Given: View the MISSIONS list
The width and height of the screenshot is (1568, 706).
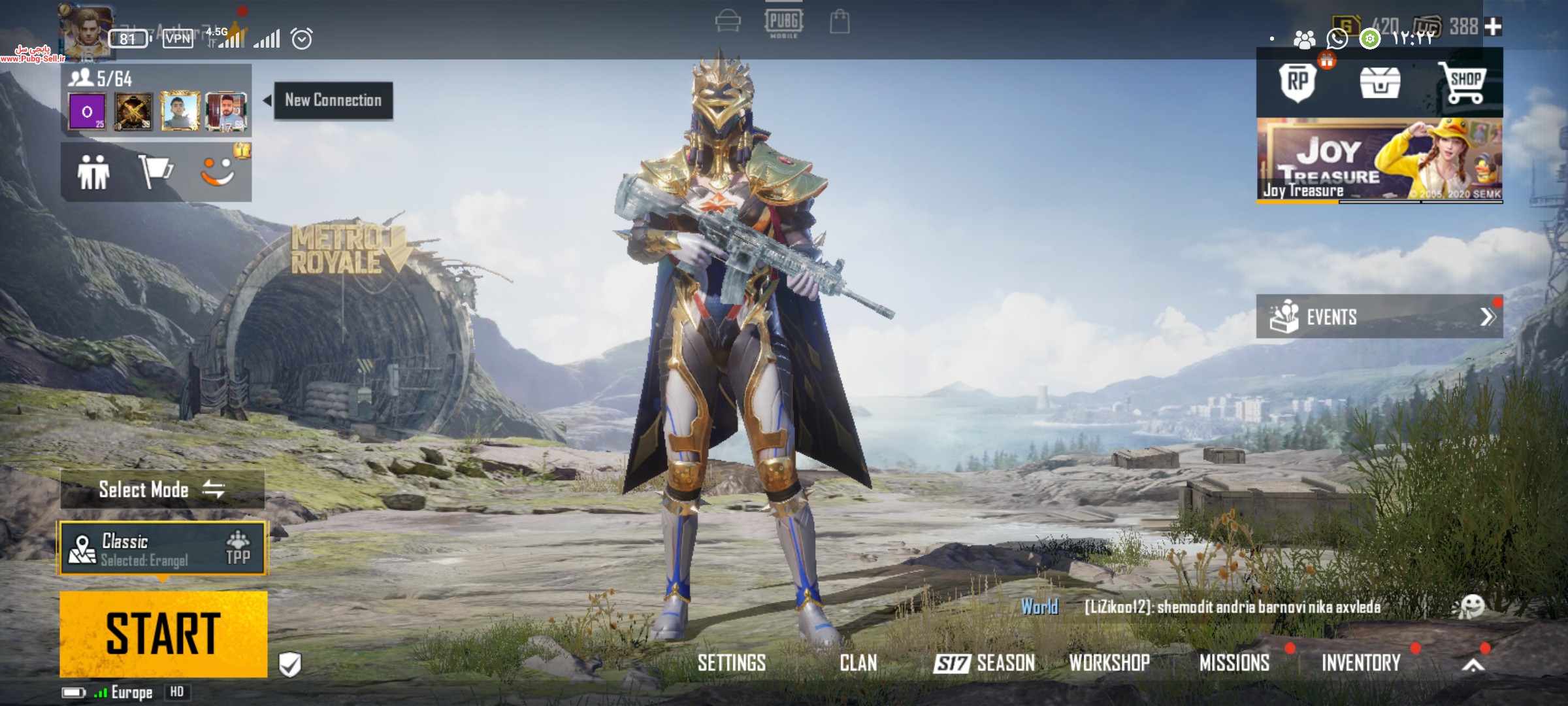Looking at the screenshot, I should point(1234,663).
